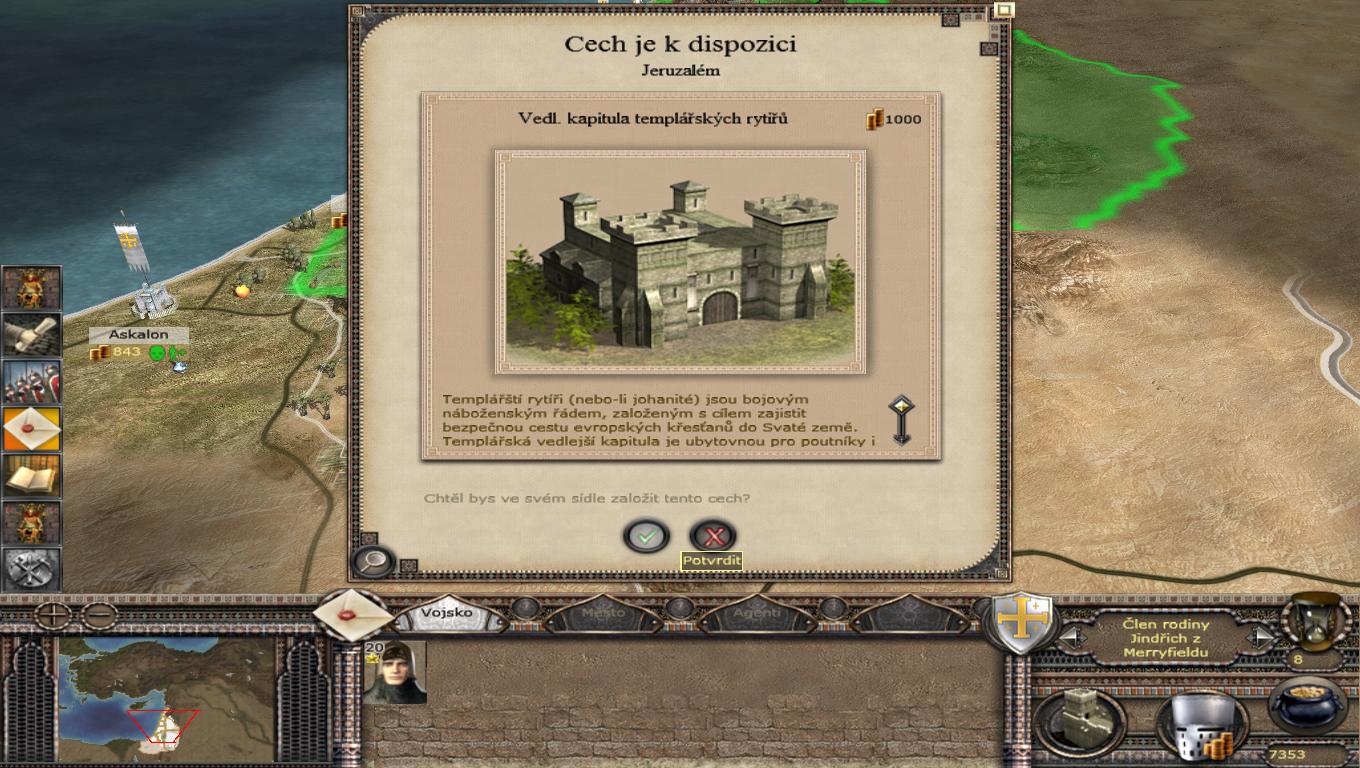The image size is (1360, 768).
Task: Zoom out the minimap with the minus button
Action: pos(98,615)
